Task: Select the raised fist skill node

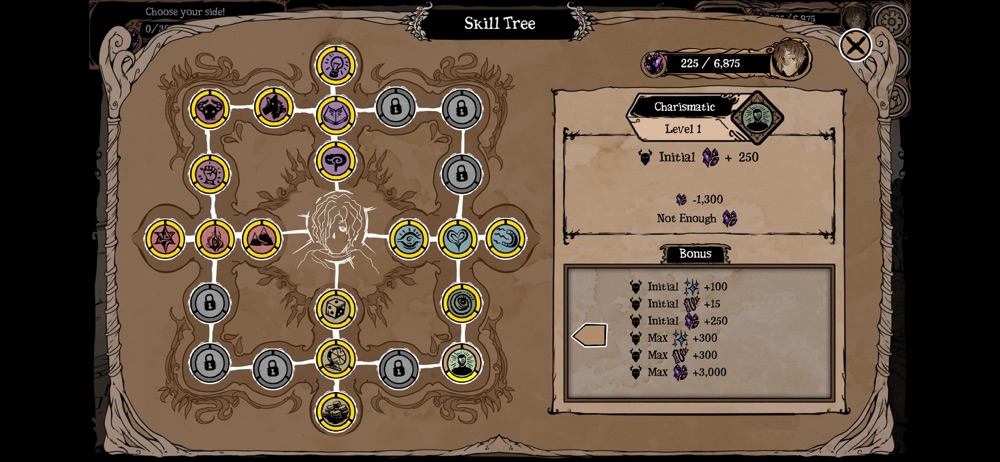Action: click(x=210, y=175)
